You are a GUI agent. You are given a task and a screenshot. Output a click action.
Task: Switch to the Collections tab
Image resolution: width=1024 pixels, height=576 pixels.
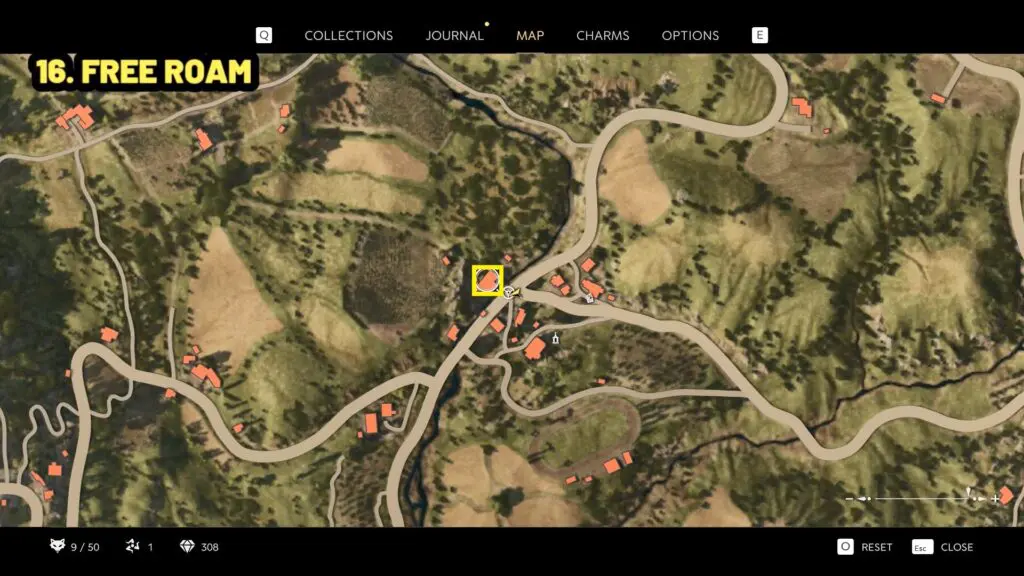pos(348,35)
